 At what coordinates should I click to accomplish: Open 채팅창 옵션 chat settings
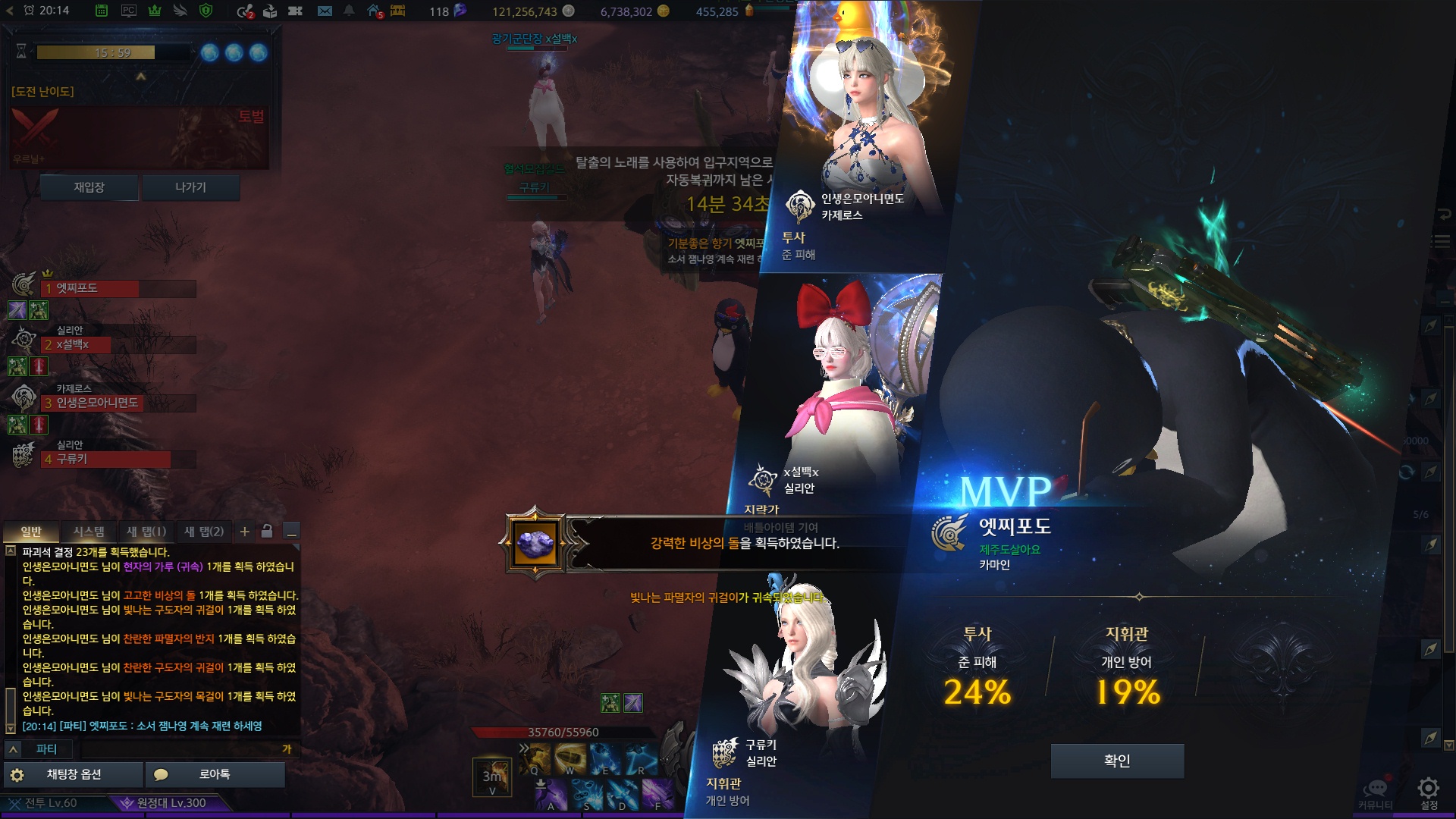[x=73, y=774]
